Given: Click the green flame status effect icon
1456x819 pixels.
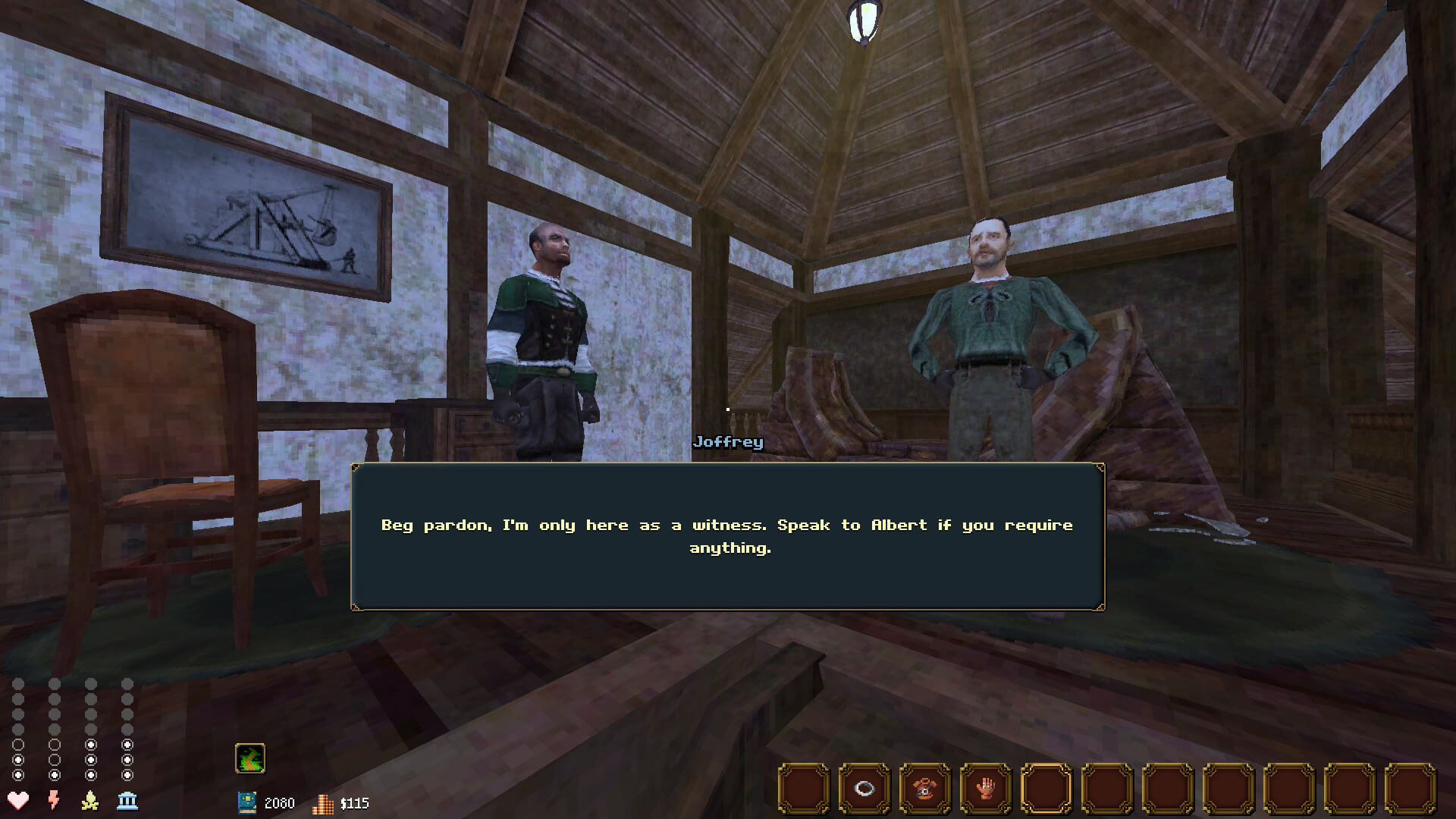Looking at the screenshot, I should (x=250, y=758).
